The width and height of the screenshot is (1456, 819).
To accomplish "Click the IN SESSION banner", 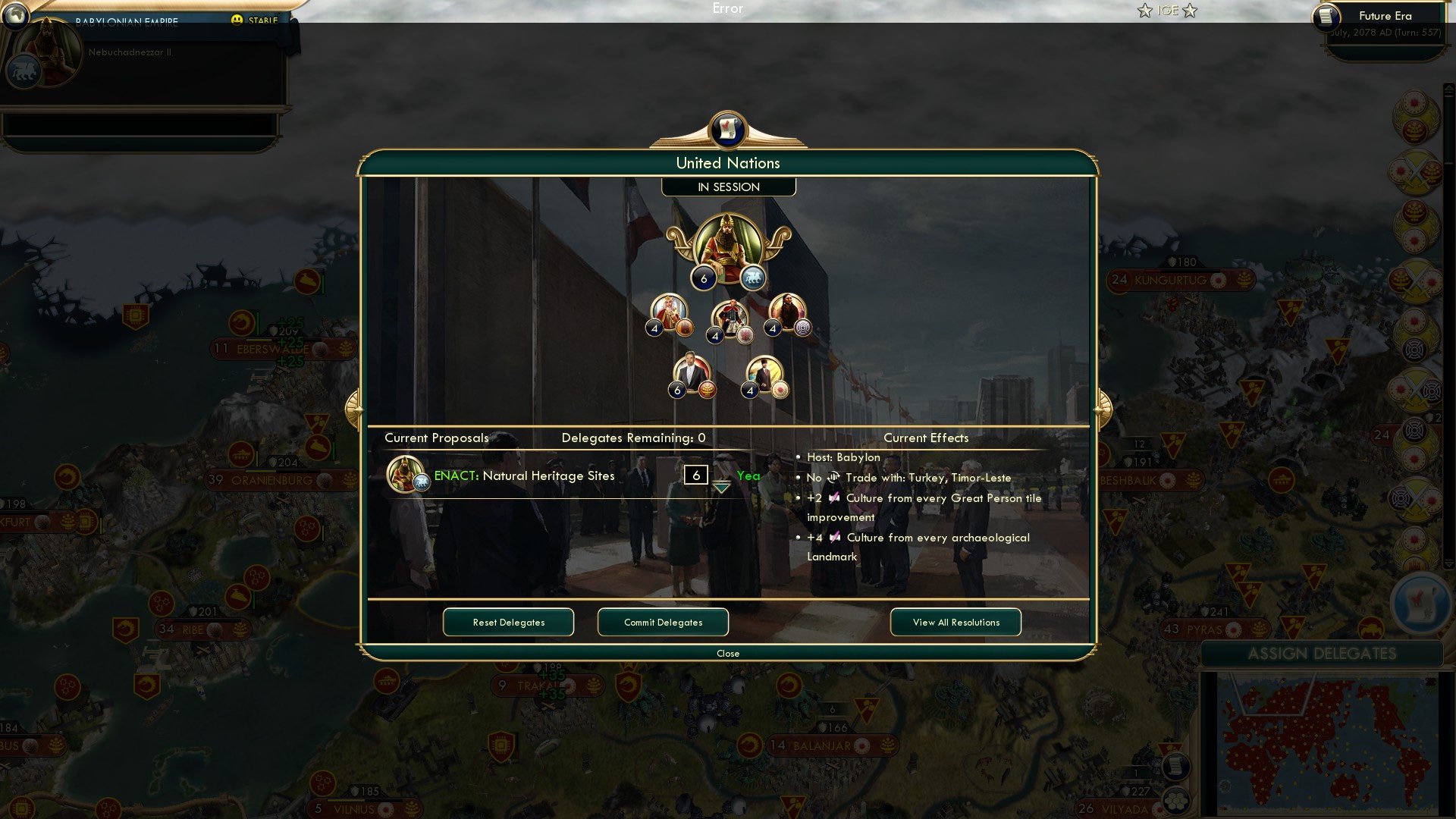I will 728,187.
